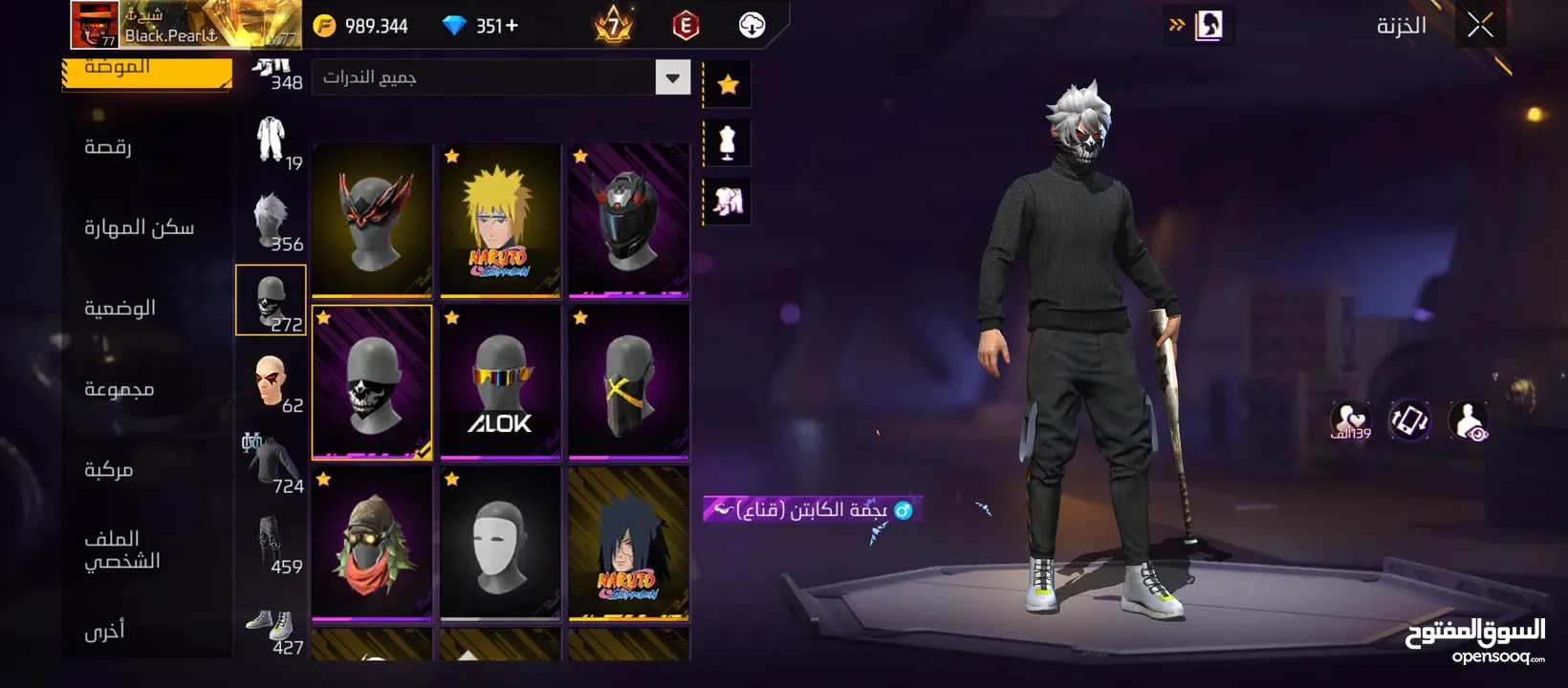Select the skull mask item
The width and height of the screenshot is (1568, 688).
(372, 382)
